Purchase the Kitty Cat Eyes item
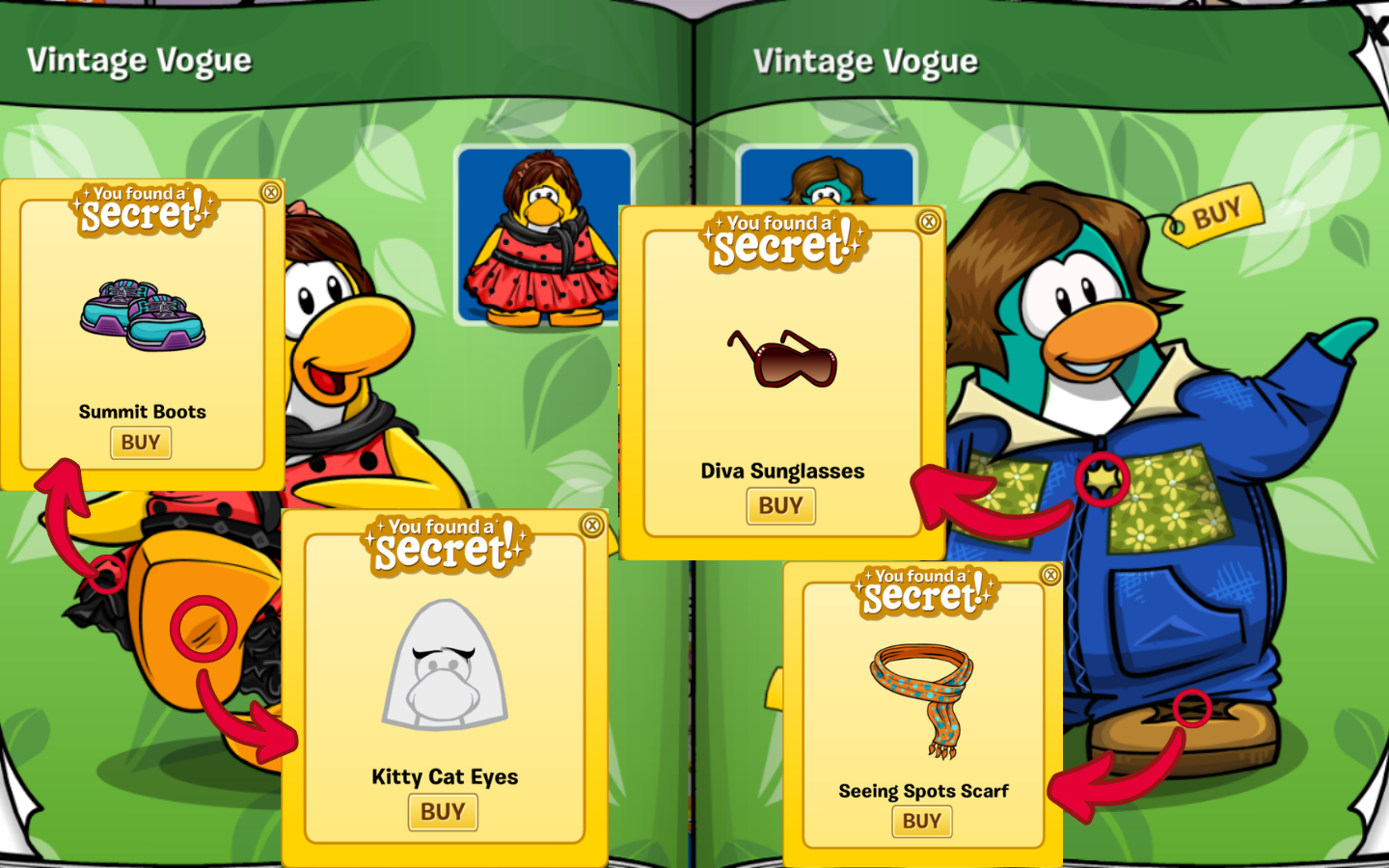The image size is (1389, 868). pyautogui.click(x=443, y=812)
